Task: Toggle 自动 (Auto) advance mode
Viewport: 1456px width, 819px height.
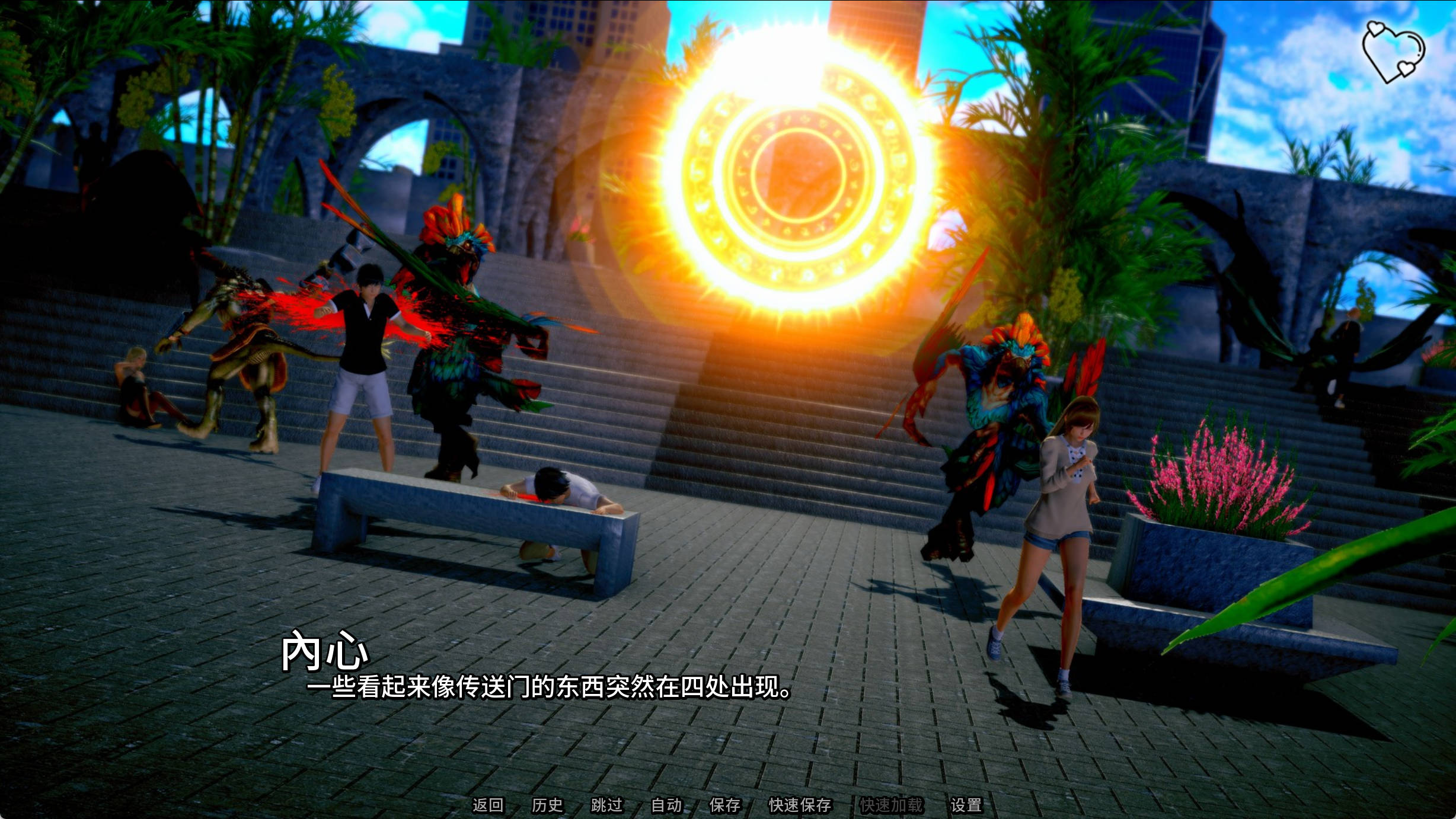Action: tap(666, 805)
